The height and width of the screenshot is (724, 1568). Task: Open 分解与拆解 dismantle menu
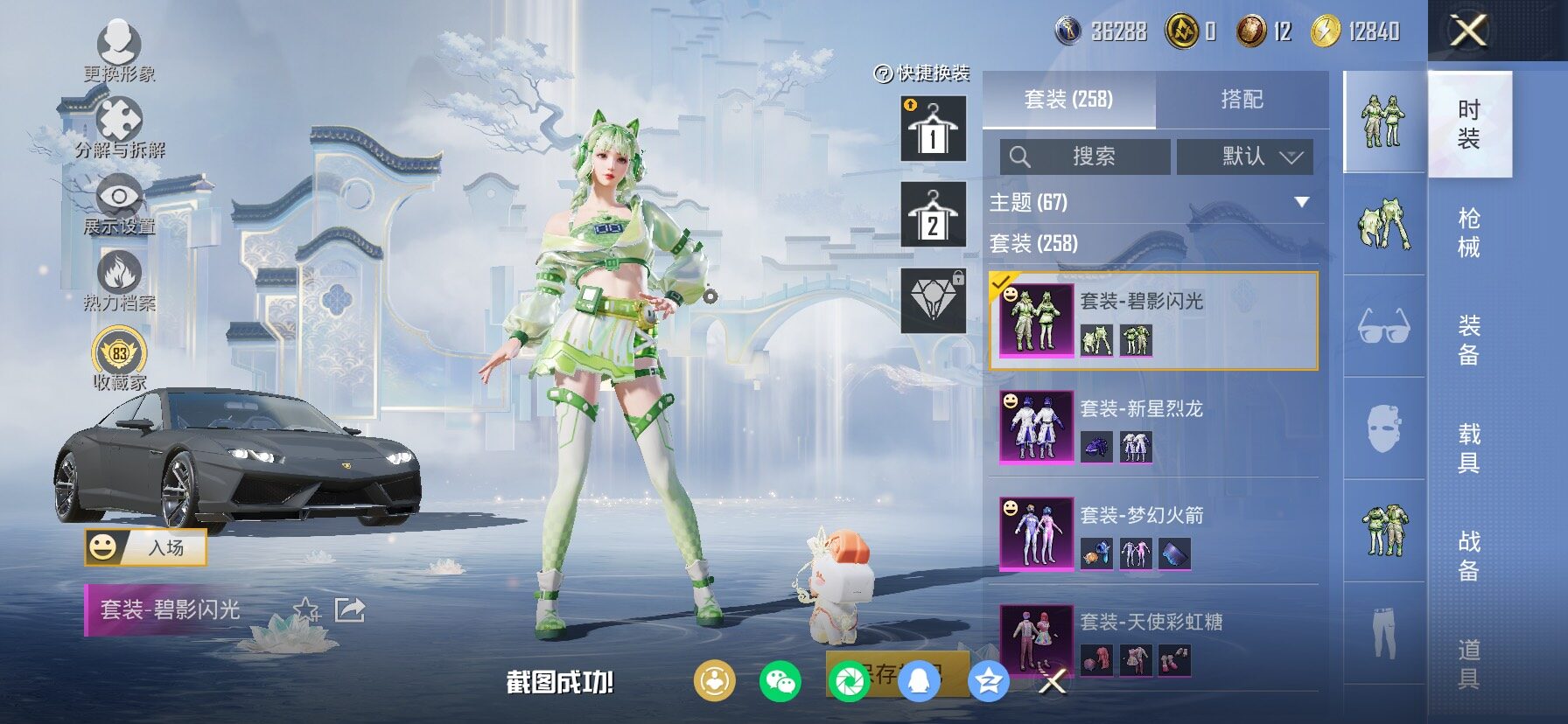pos(119,128)
